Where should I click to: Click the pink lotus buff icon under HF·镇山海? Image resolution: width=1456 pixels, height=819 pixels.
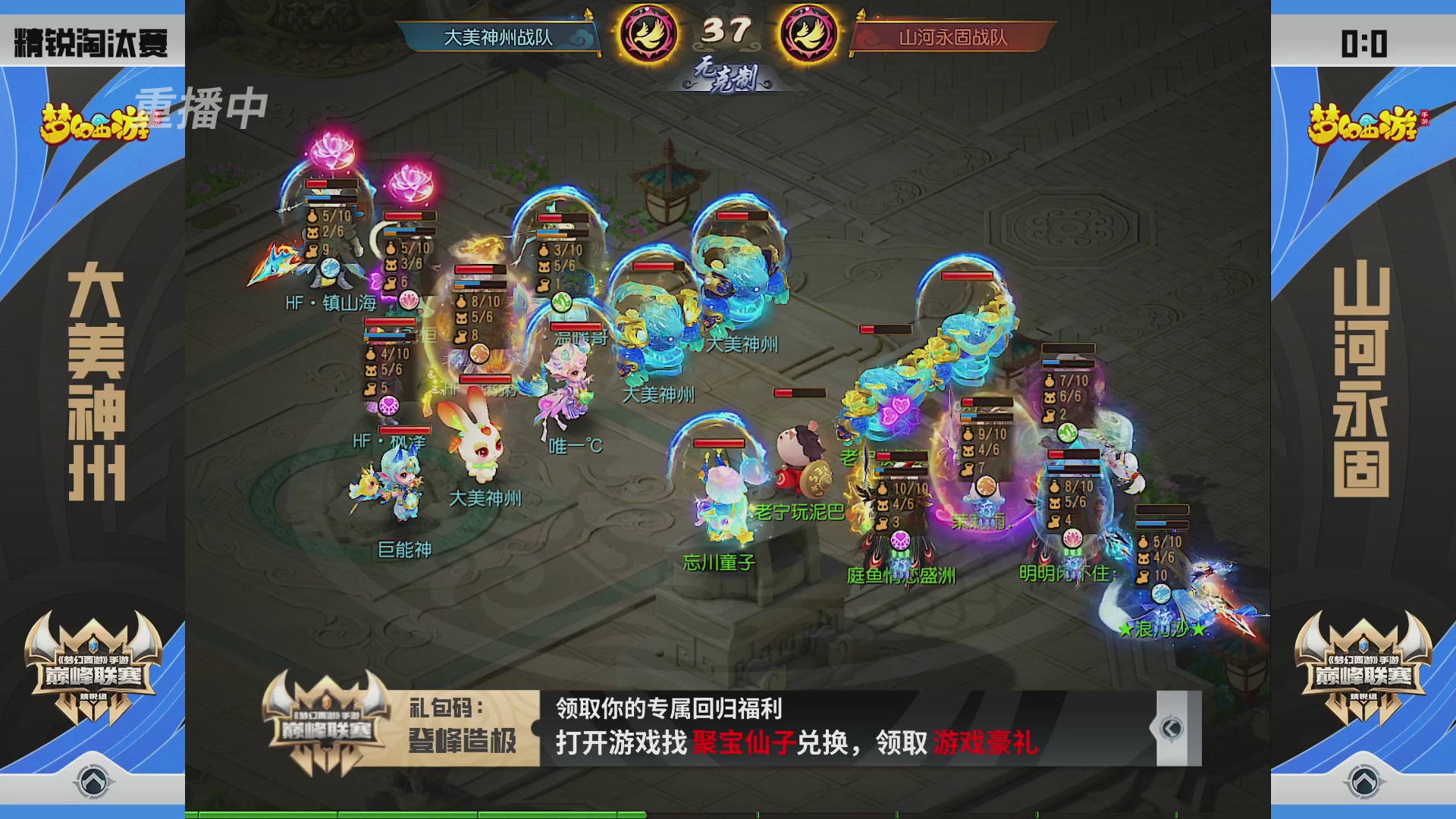point(409,300)
